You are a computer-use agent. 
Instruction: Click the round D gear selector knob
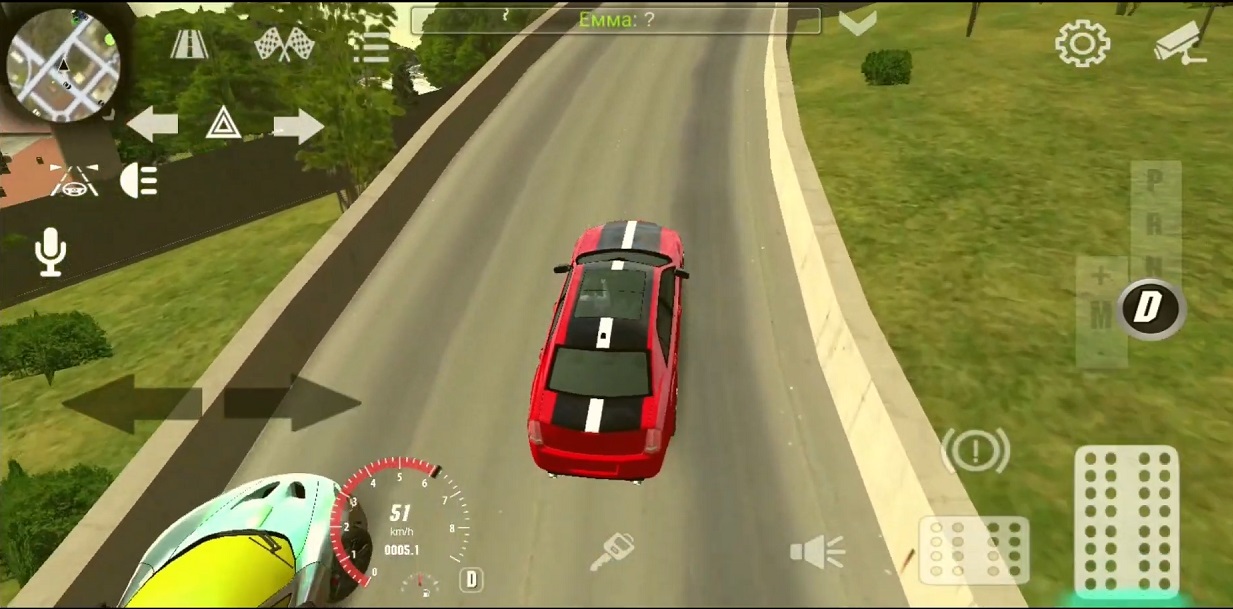pyautogui.click(x=1150, y=308)
